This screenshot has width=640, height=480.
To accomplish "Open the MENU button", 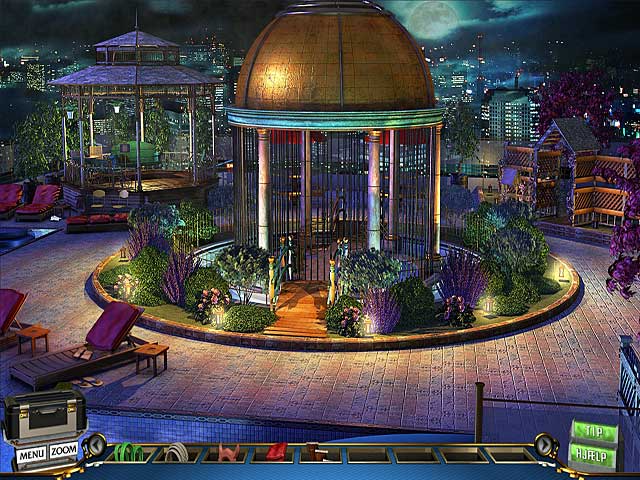I will (x=30, y=454).
